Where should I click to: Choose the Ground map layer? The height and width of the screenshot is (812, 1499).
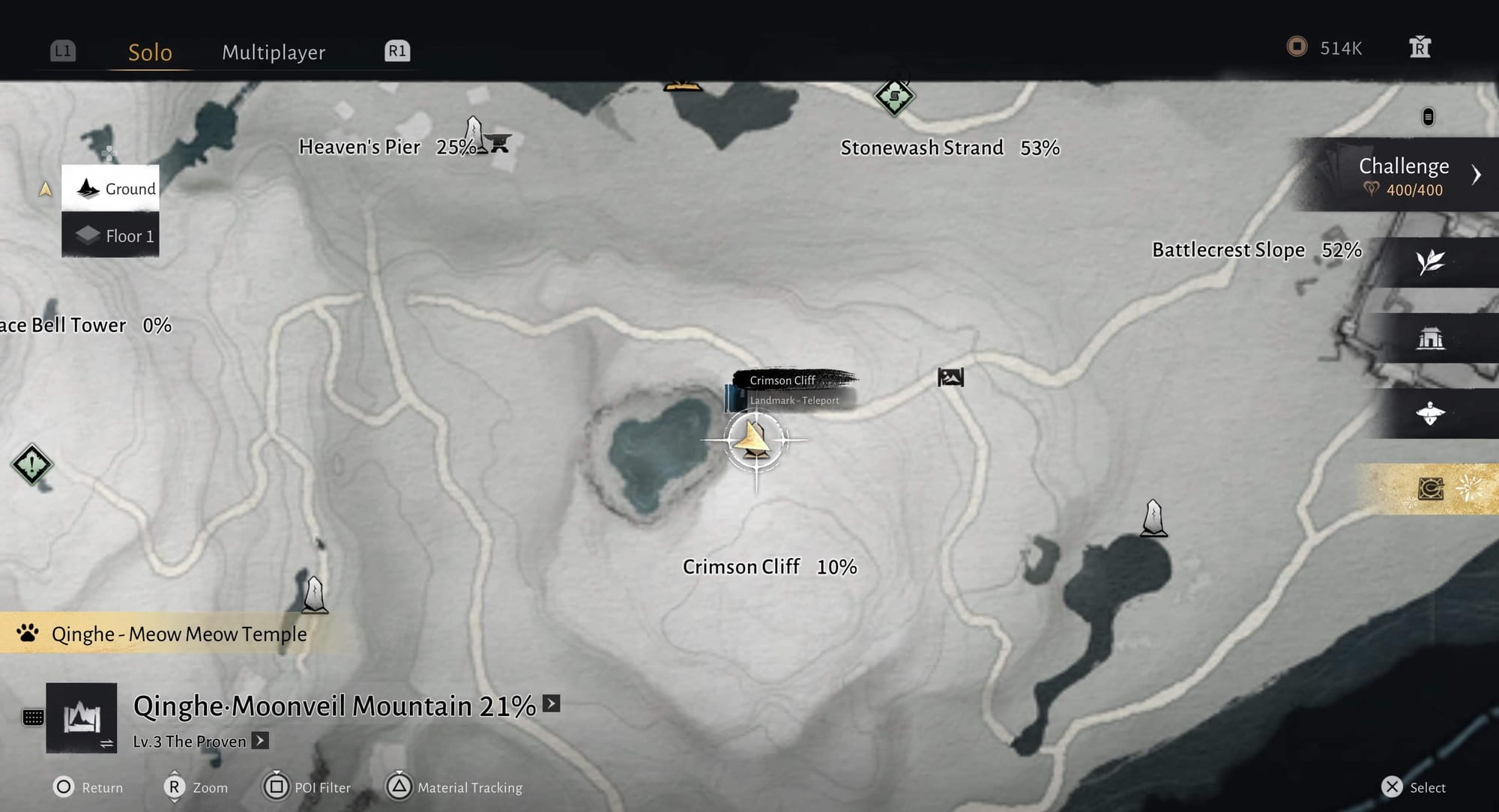pos(111,188)
